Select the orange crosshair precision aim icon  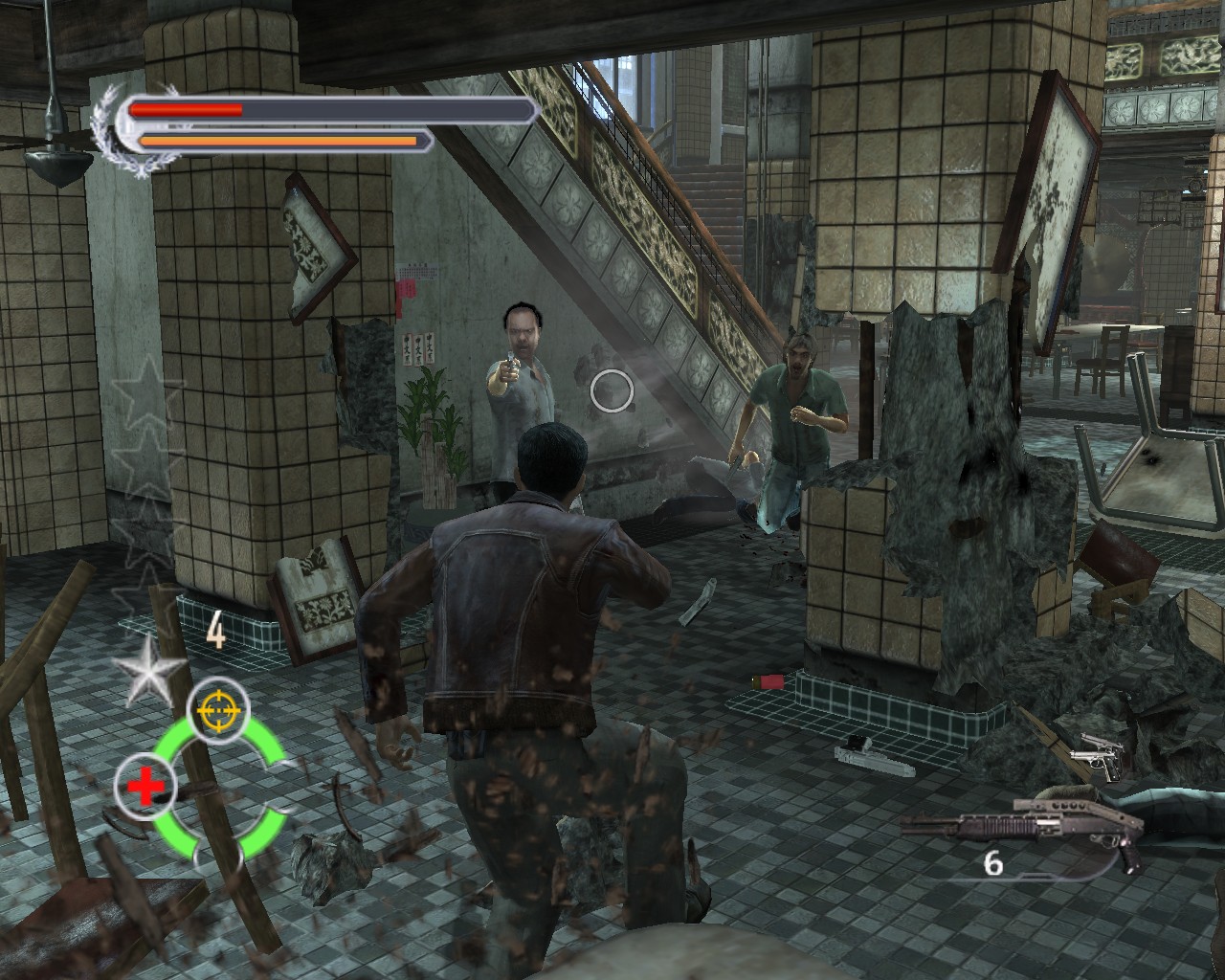point(218,709)
